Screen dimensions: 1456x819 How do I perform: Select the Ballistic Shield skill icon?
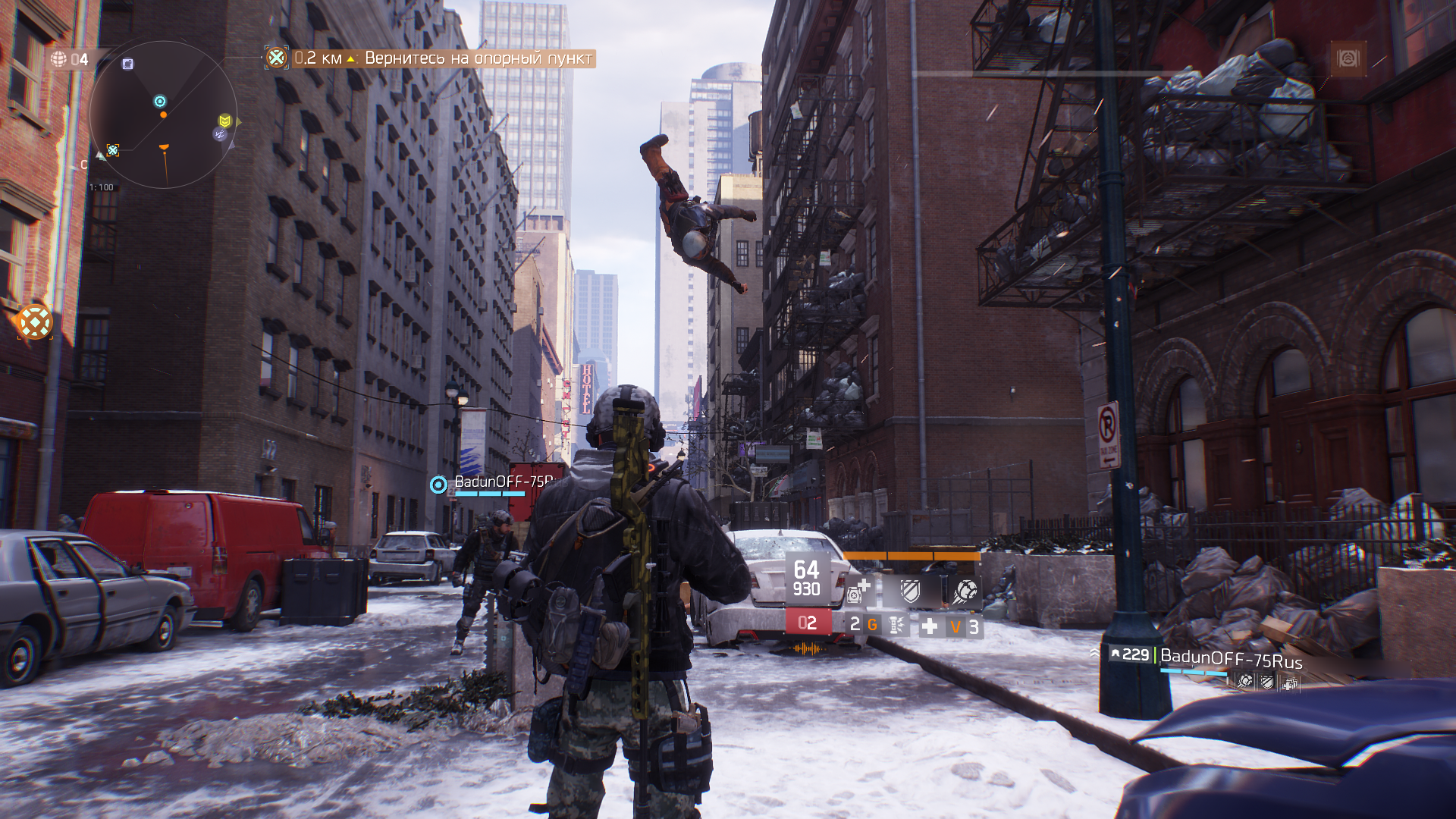pyautogui.click(x=910, y=591)
